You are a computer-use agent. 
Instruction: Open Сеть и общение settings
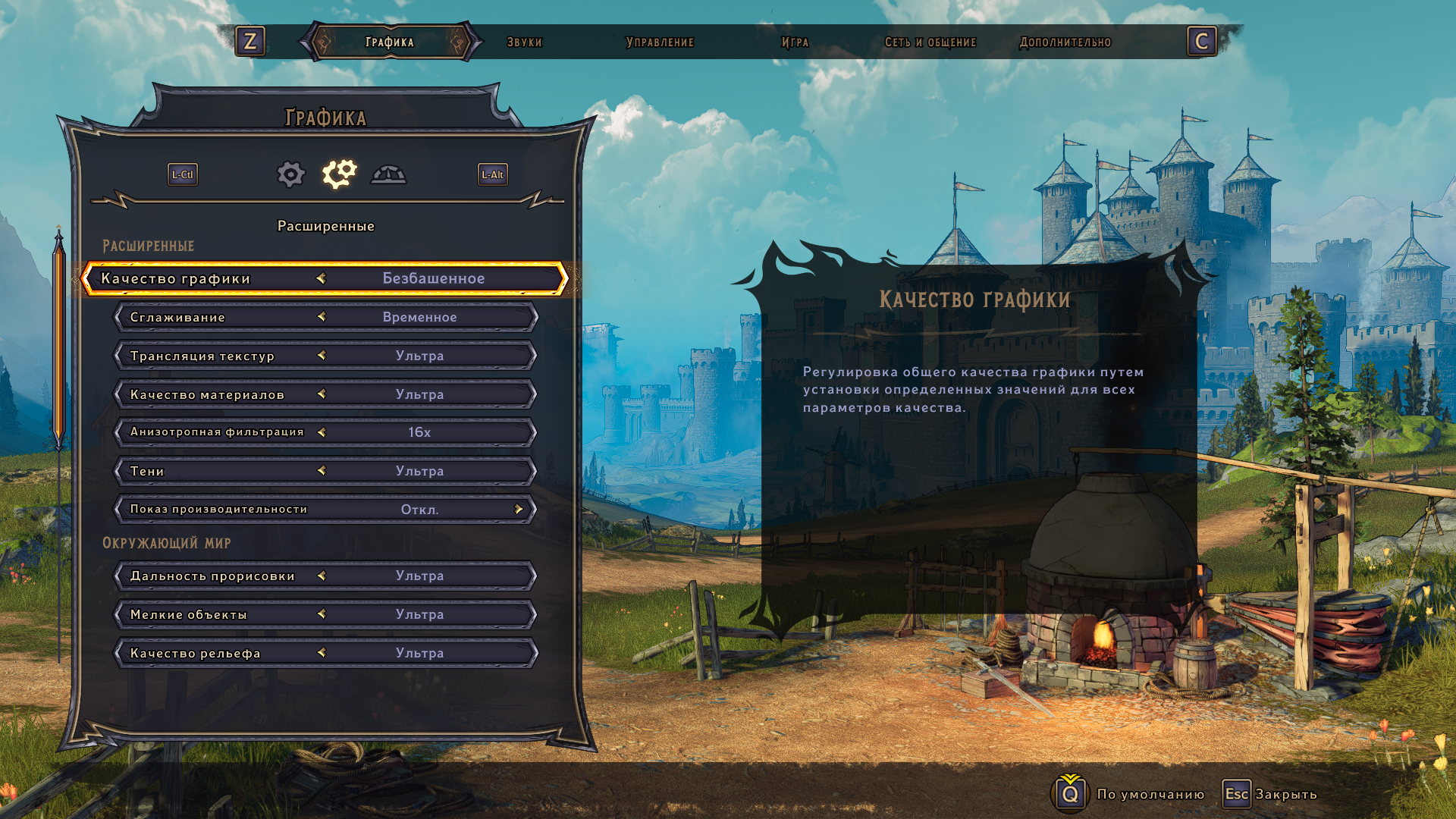[930, 42]
